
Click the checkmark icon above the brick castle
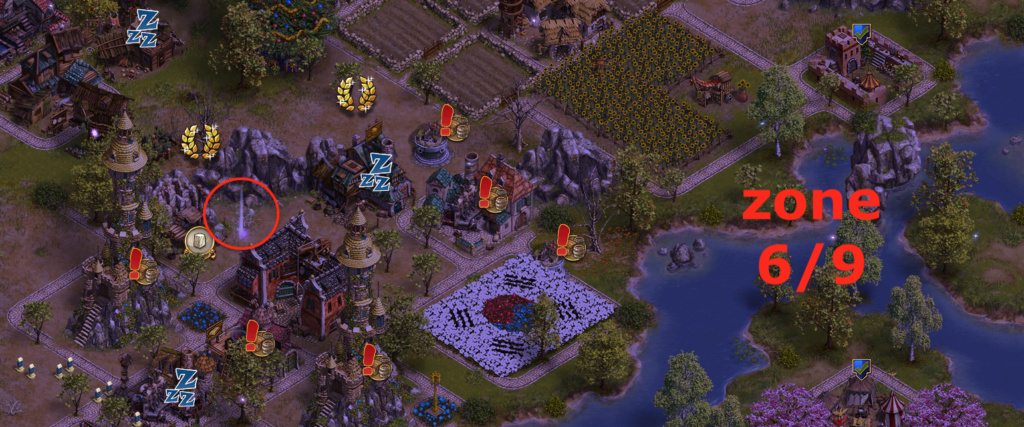[x=861, y=35]
